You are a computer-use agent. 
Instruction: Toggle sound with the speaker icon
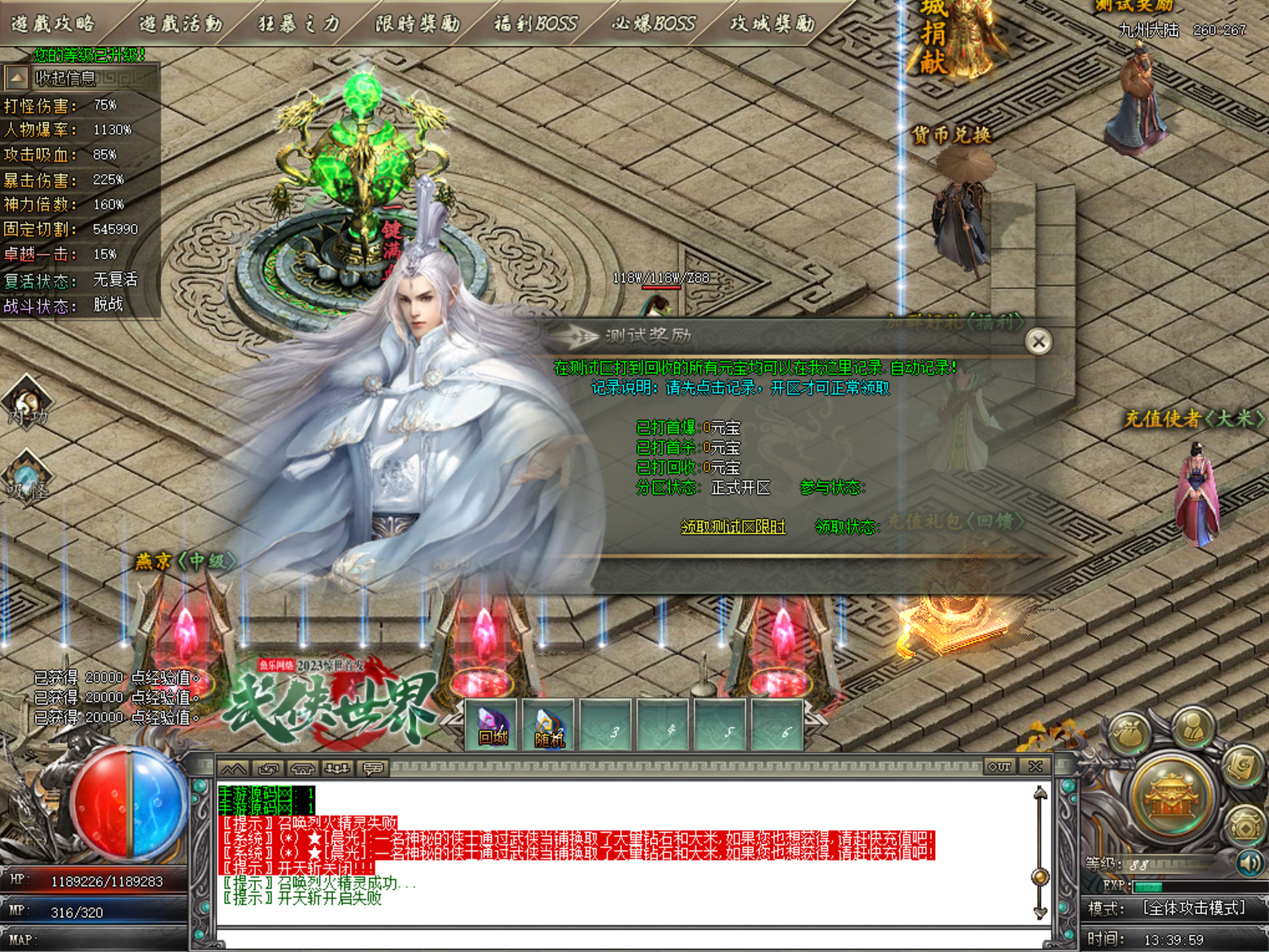tap(1249, 863)
